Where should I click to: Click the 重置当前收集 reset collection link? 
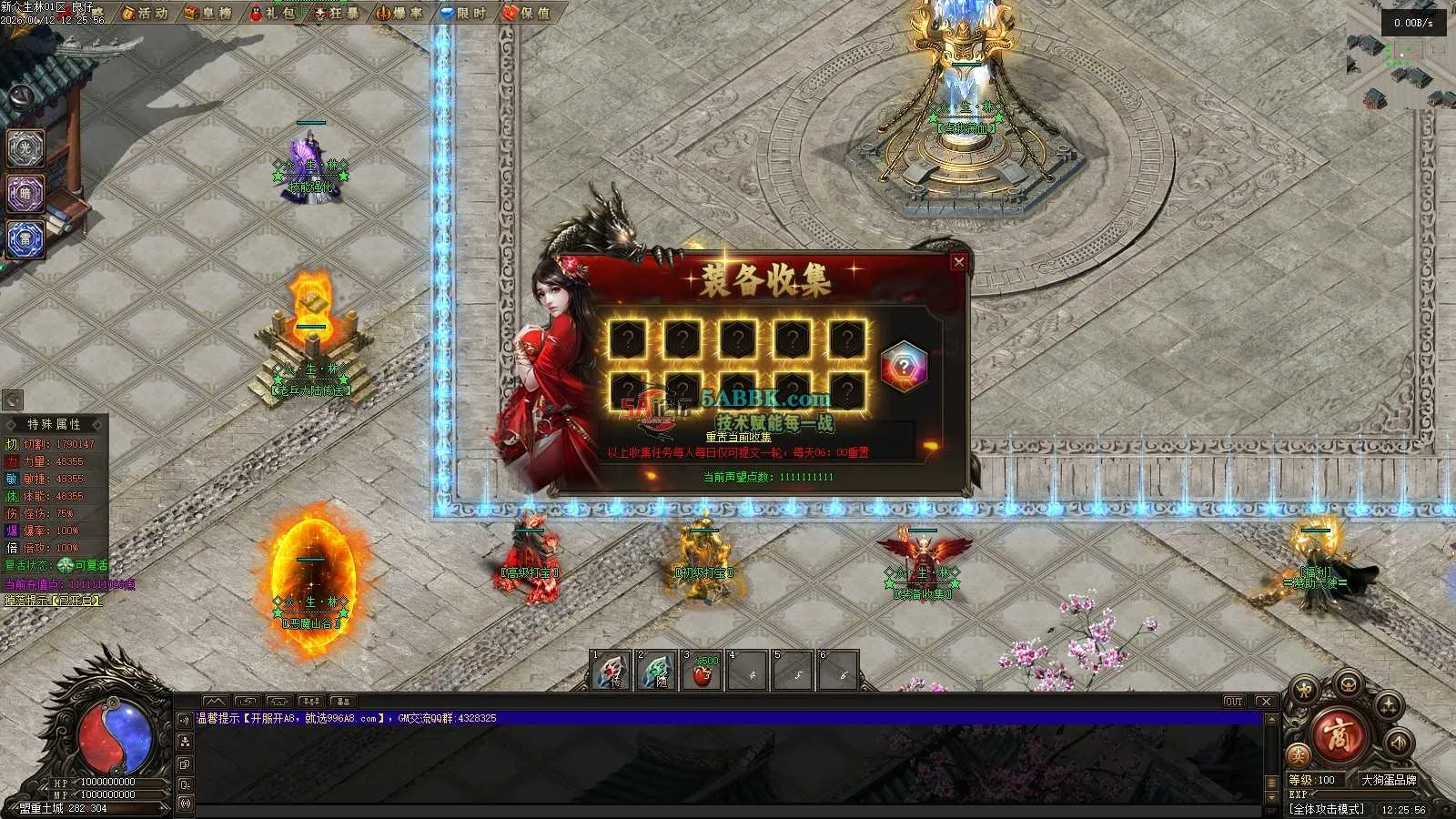pyautogui.click(x=738, y=438)
